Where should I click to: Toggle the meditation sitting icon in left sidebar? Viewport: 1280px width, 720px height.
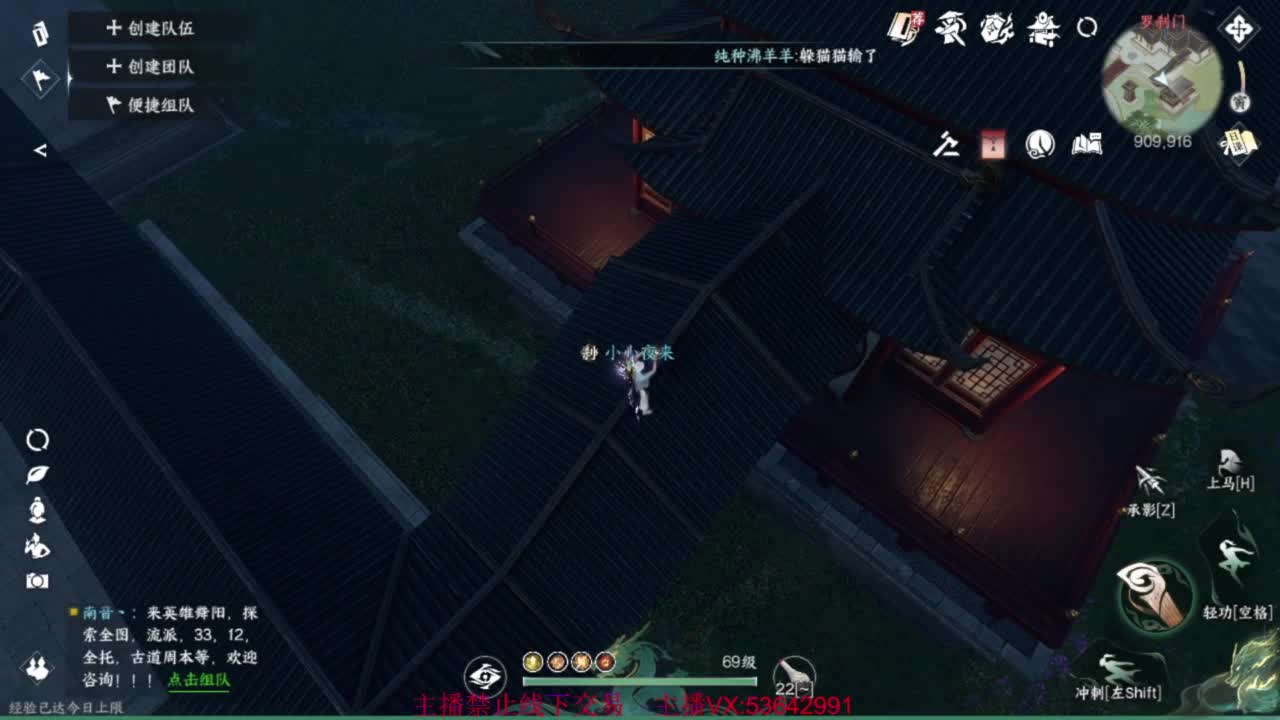pyautogui.click(x=38, y=510)
